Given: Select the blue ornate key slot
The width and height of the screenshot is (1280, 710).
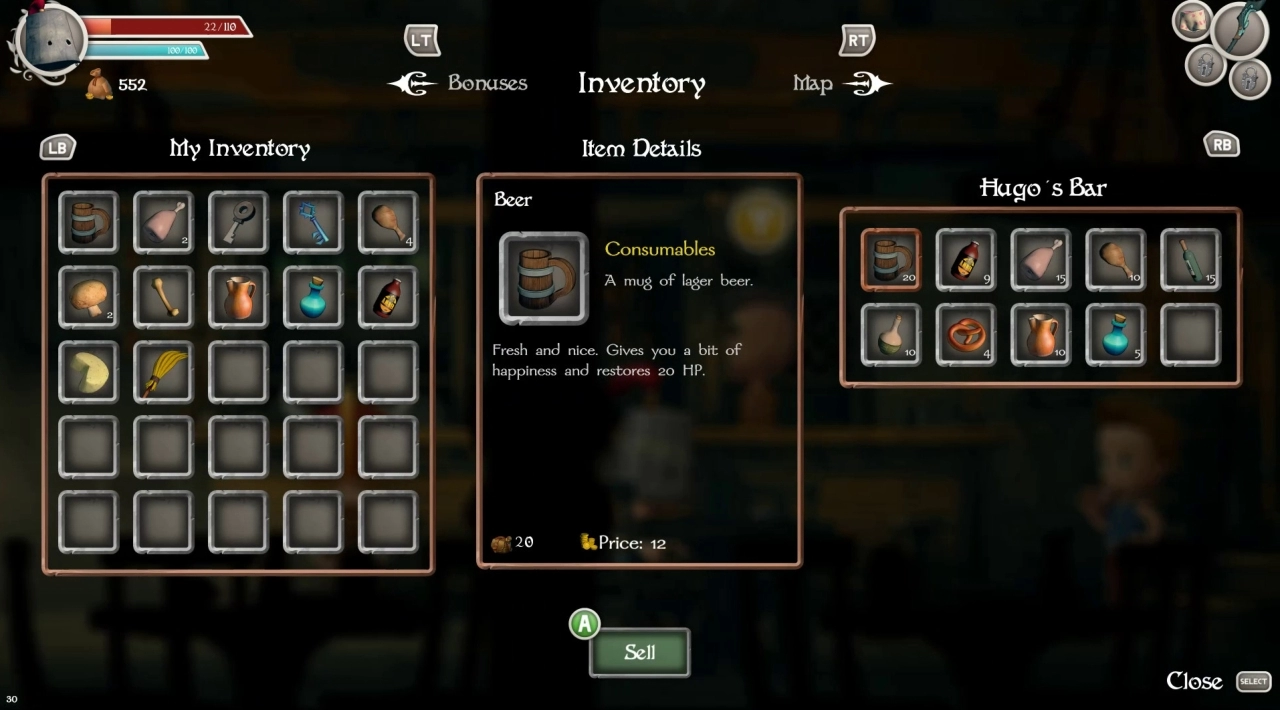Looking at the screenshot, I should (x=313, y=222).
